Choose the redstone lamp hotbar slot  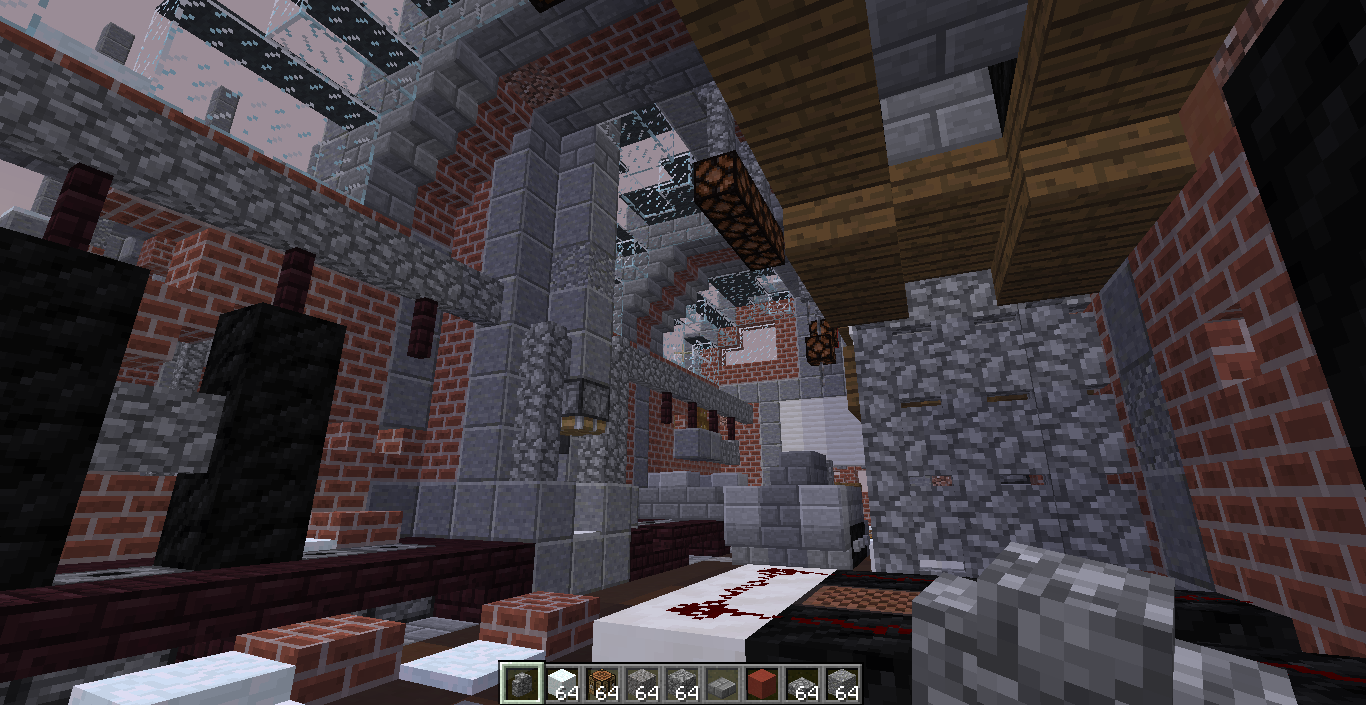click(x=602, y=684)
